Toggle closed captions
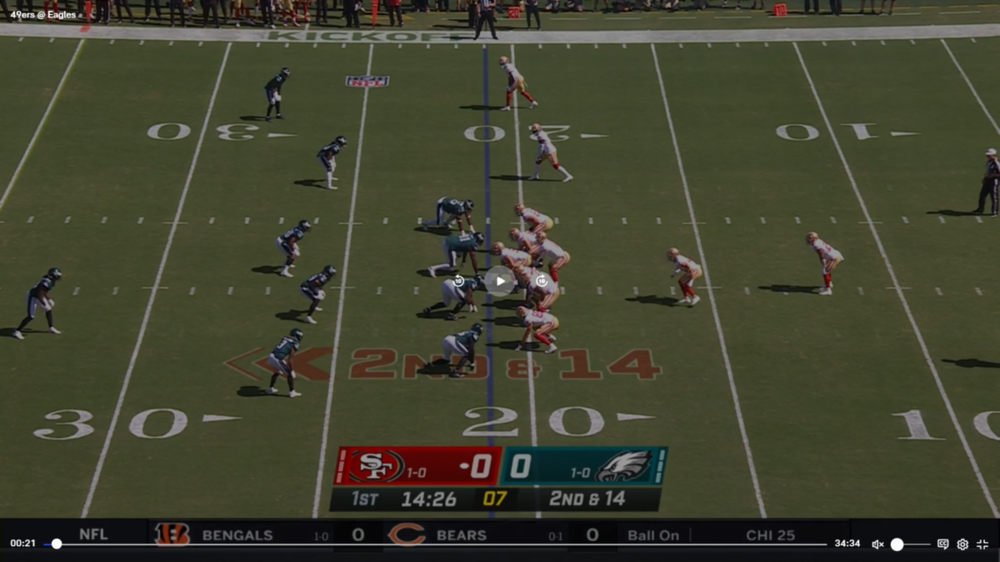Viewport: 1000px width, 562px height. [942, 544]
